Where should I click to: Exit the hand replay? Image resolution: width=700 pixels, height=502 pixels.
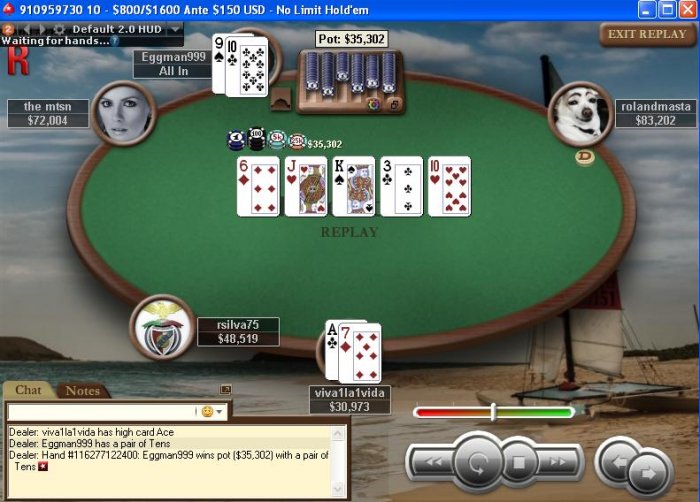pos(647,33)
